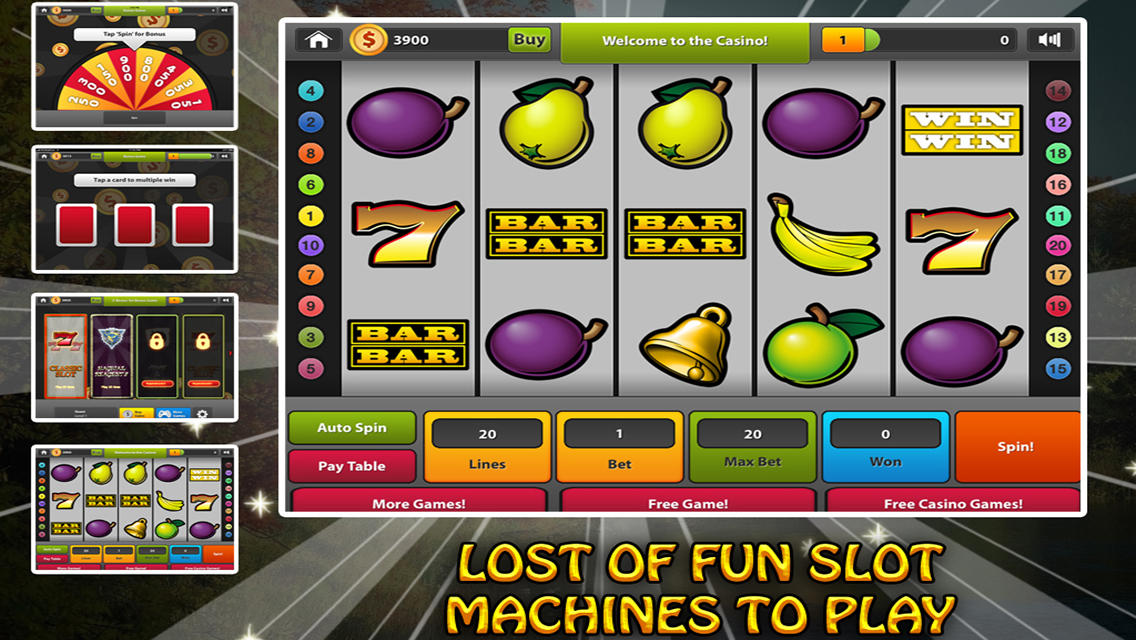
Task: View the slot selection screenshot thumbnail
Action: (135, 357)
